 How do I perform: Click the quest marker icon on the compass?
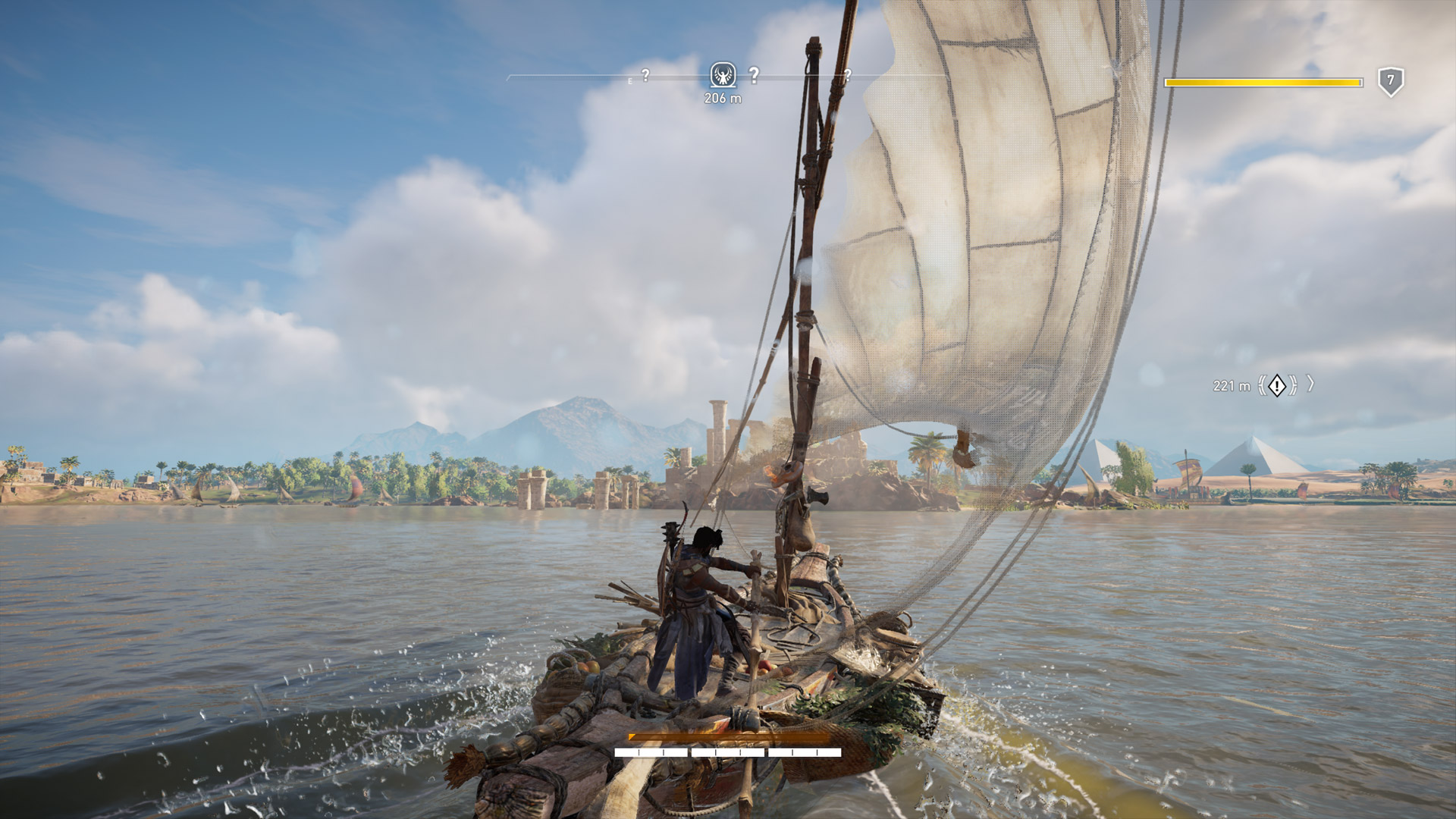point(723,75)
